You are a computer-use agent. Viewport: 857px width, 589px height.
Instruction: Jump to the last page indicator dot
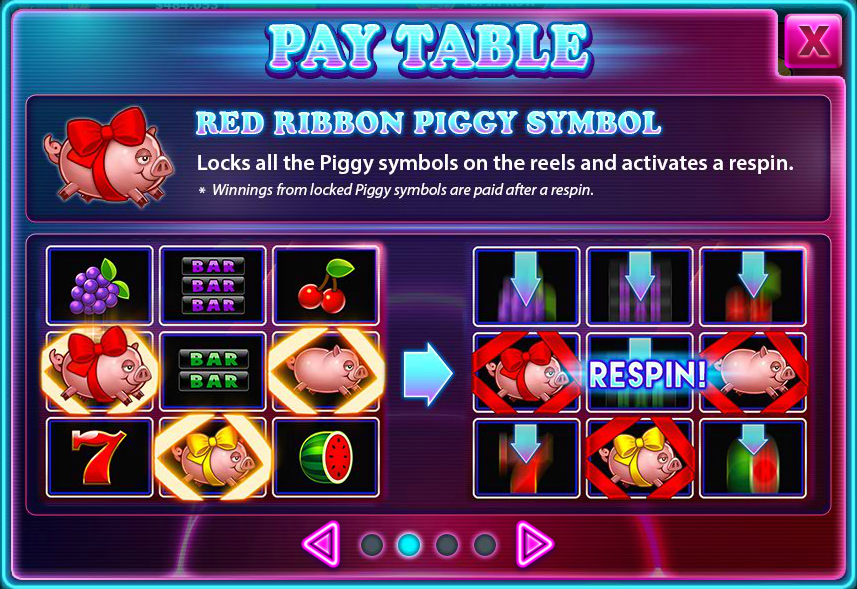485,545
